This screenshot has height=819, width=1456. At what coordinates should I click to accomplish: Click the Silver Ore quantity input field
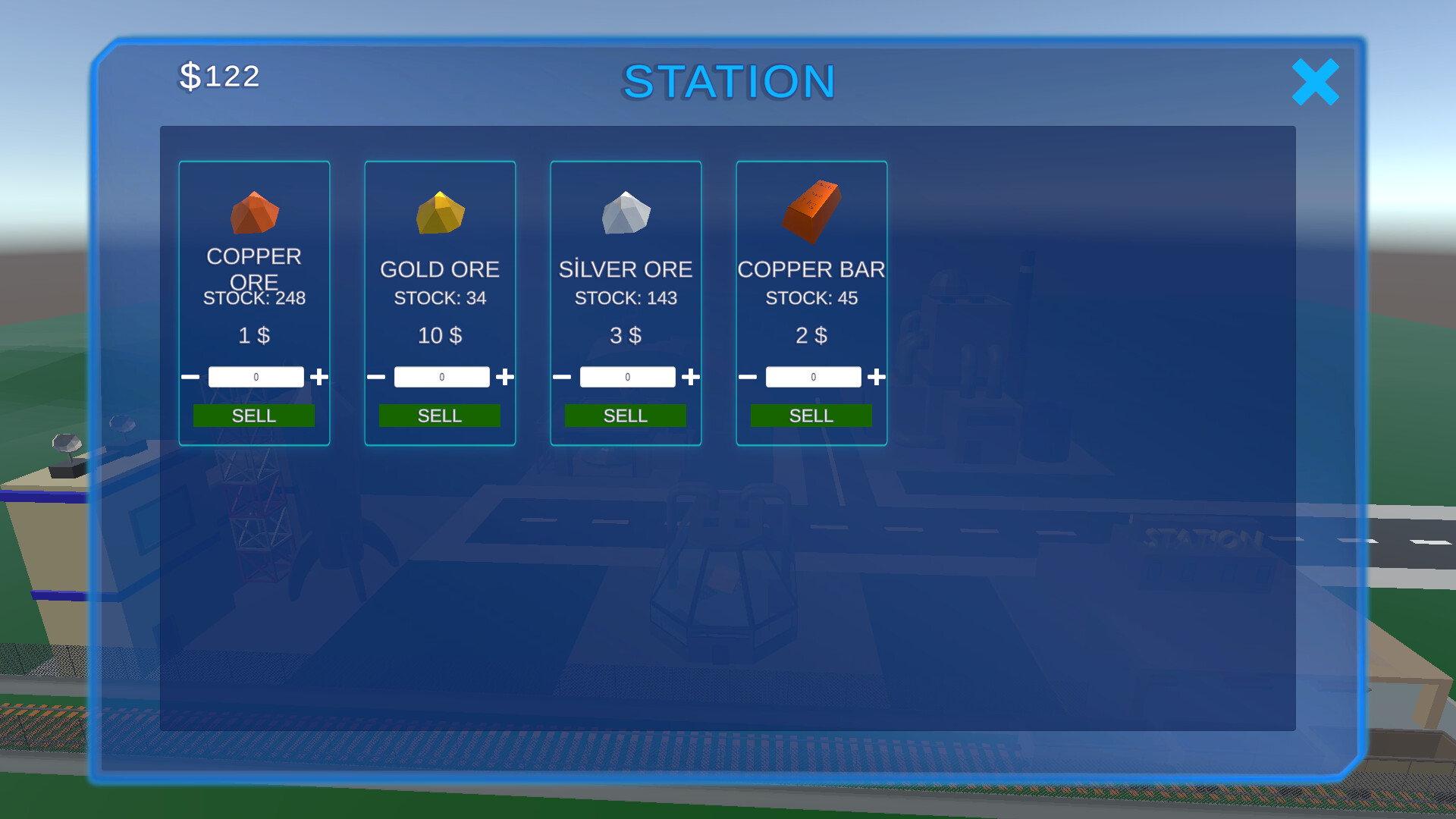pos(627,376)
